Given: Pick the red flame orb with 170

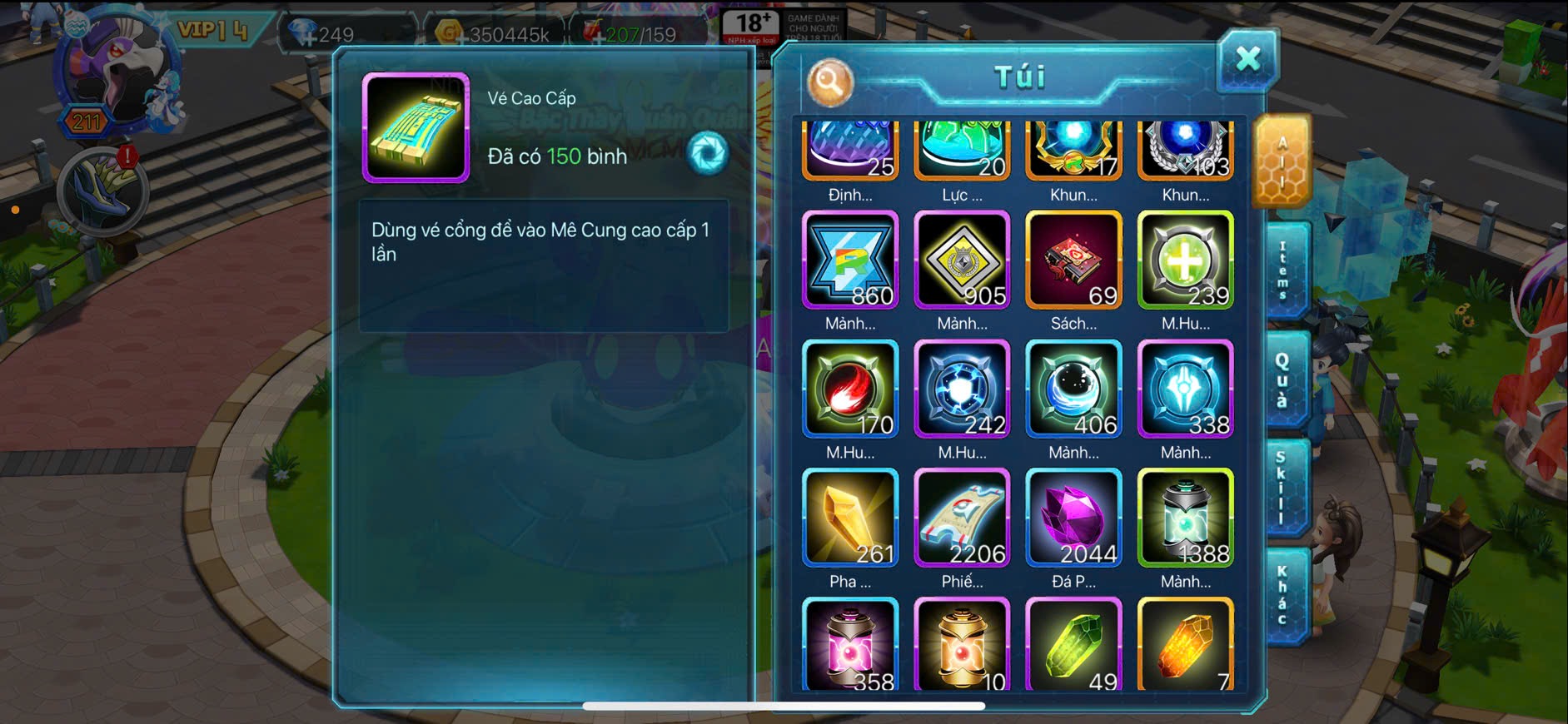Looking at the screenshot, I should (849, 389).
